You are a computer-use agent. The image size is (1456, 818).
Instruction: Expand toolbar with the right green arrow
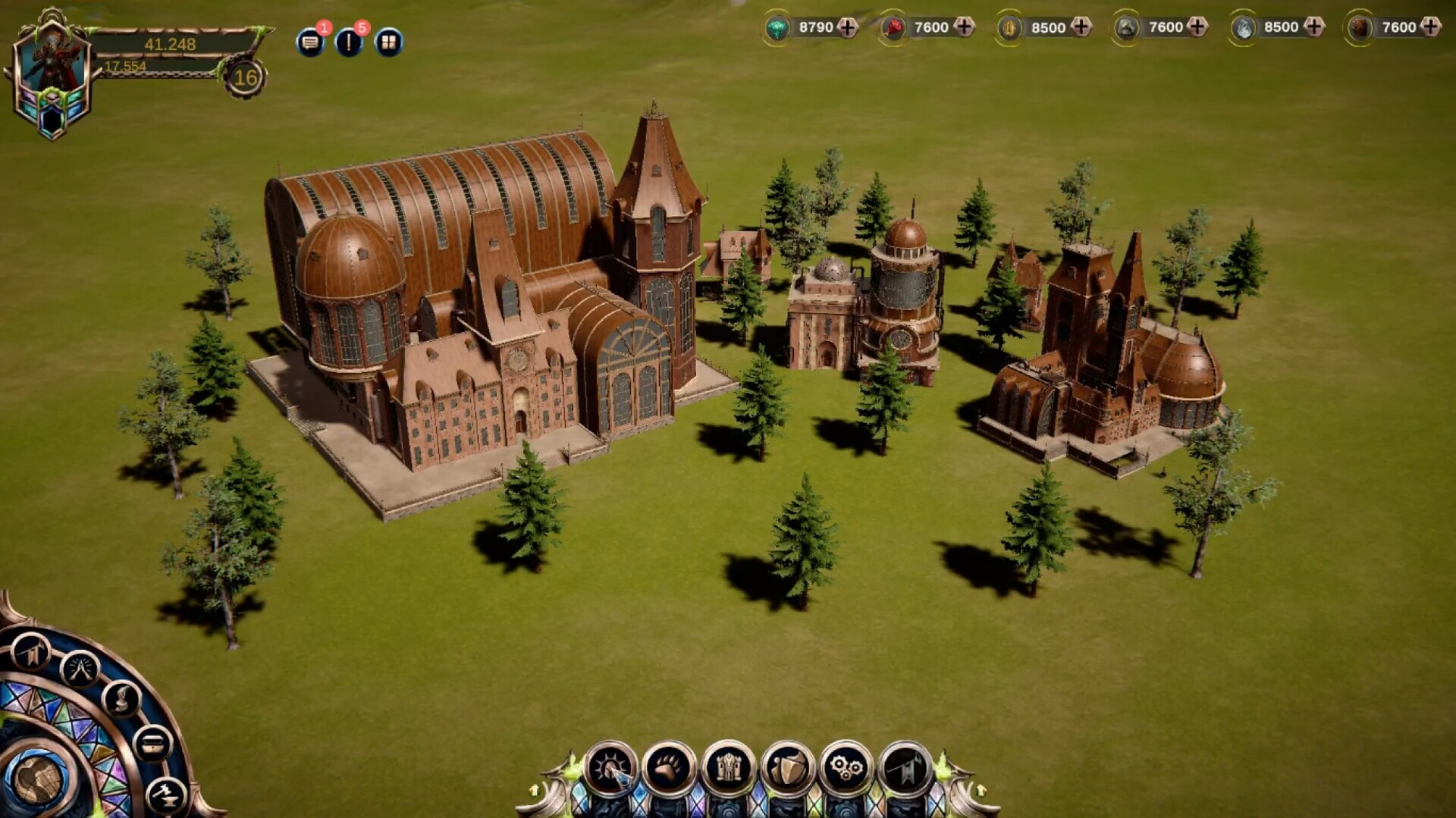coord(981,790)
